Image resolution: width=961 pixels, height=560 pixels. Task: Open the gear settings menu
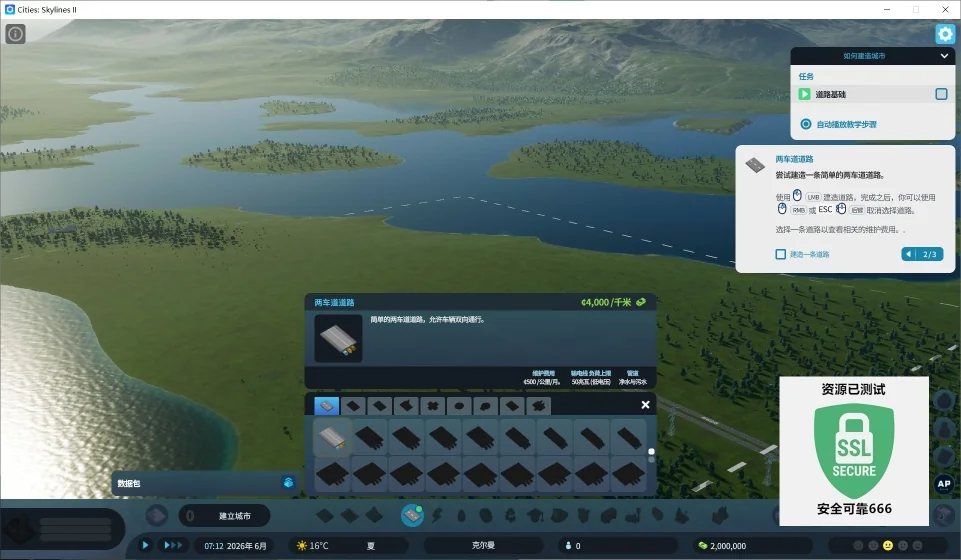coord(944,34)
